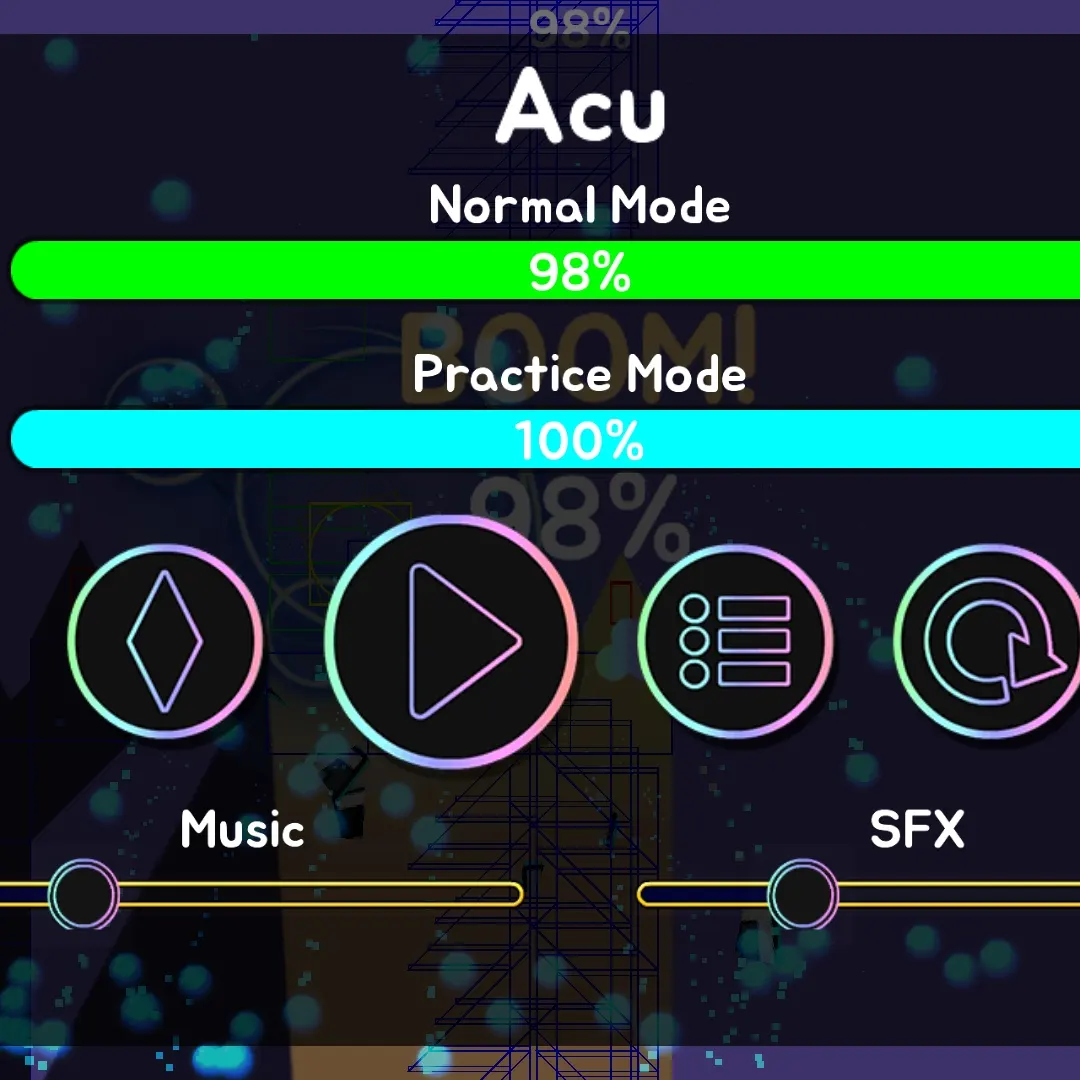Open the level list menu button

coord(735,641)
